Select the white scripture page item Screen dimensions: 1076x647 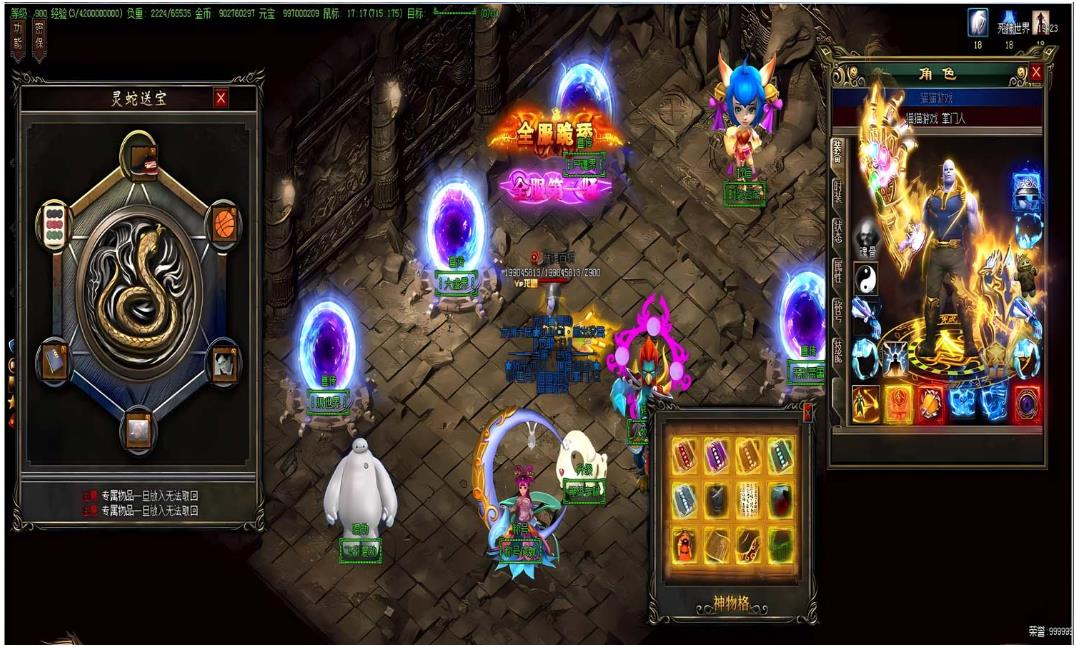point(749,499)
